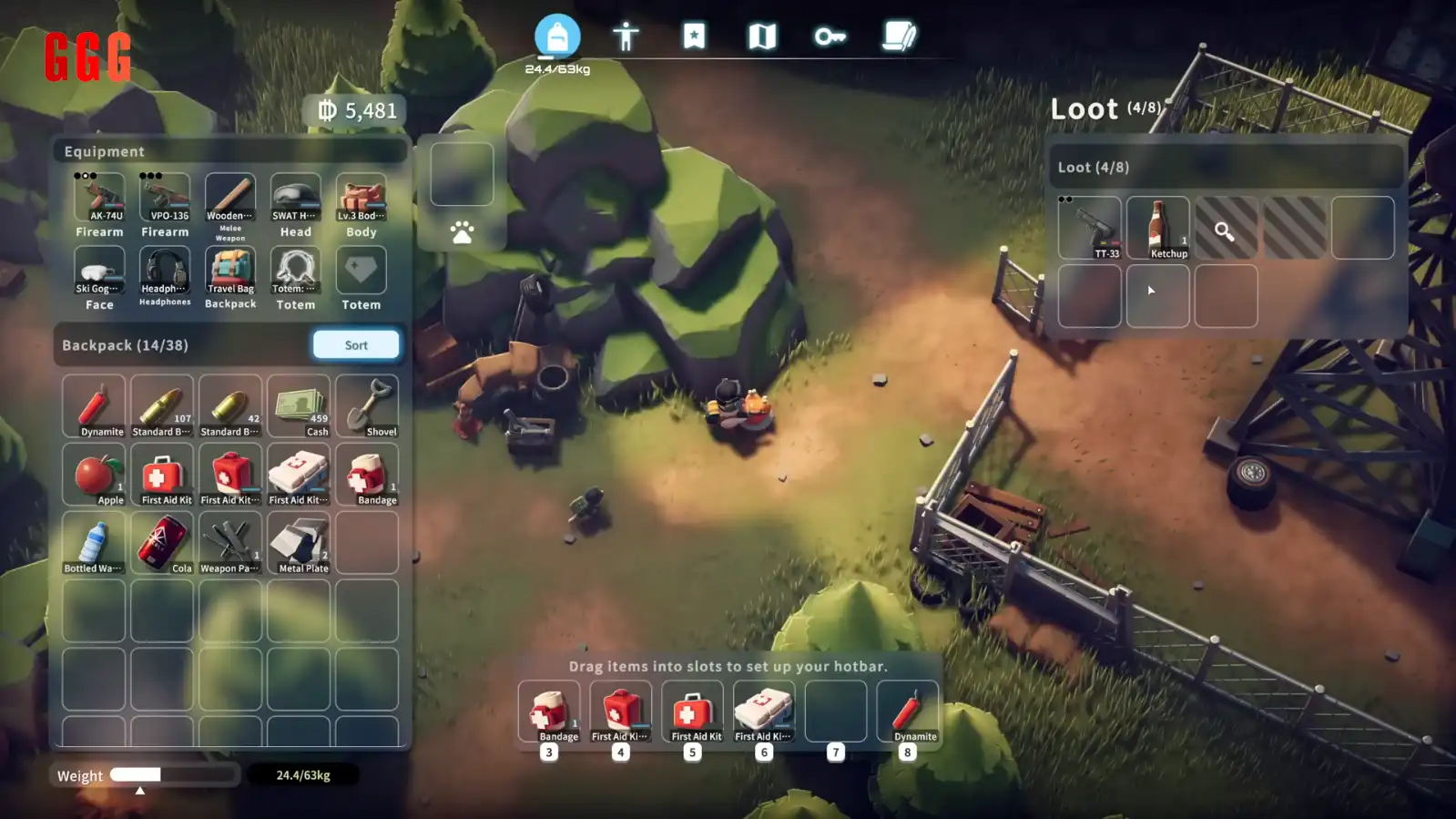
Task: Choose the Apple in the backpack
Action: point(94,475)
